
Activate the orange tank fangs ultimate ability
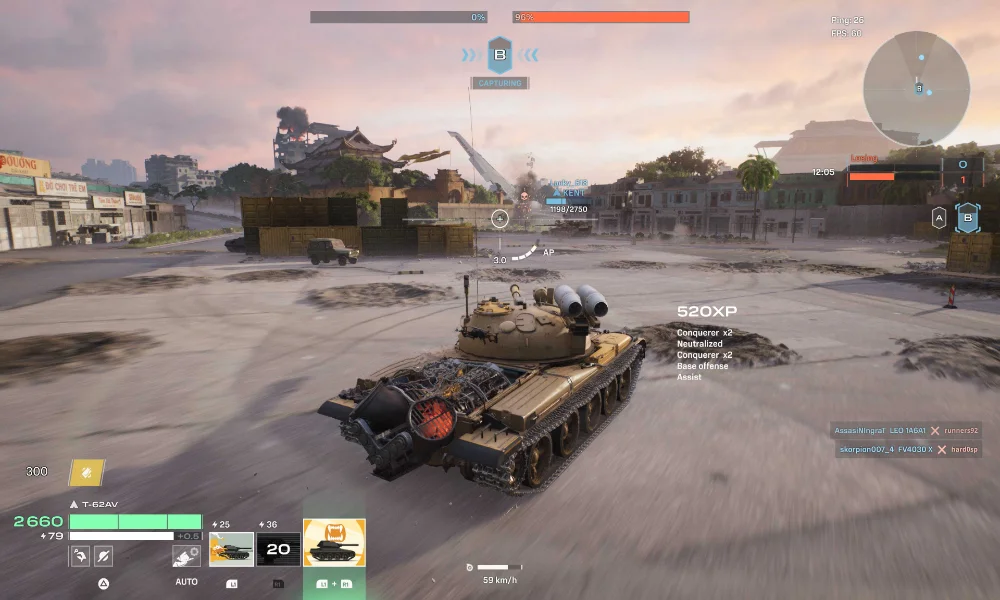[x=334, y=542]
